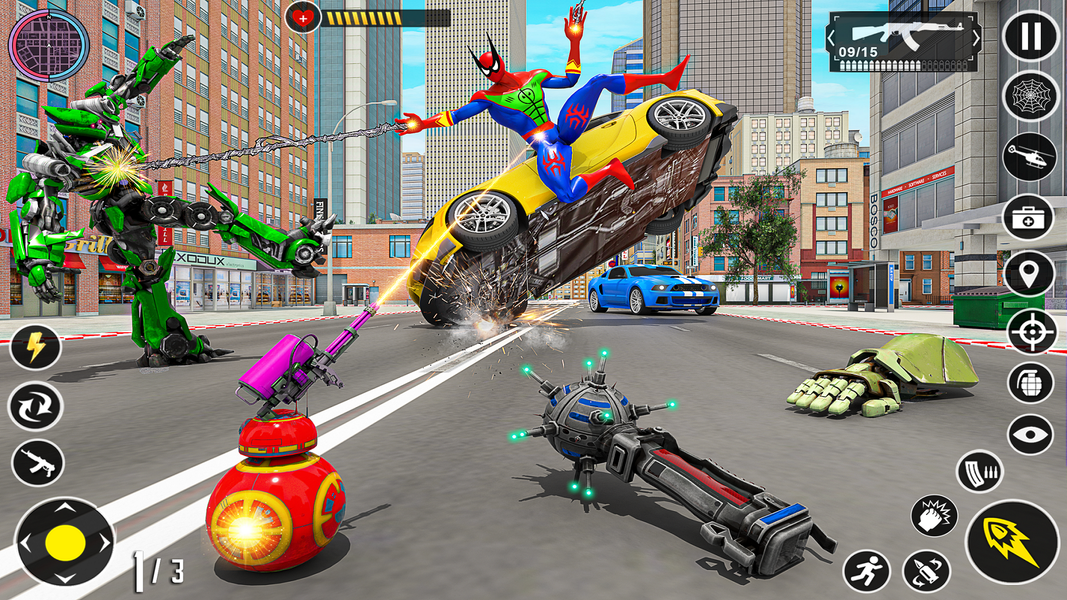Tap the sprint running-man button
Image resolution: width=1067 pixels, height=600 pixels.
[866, 572]
